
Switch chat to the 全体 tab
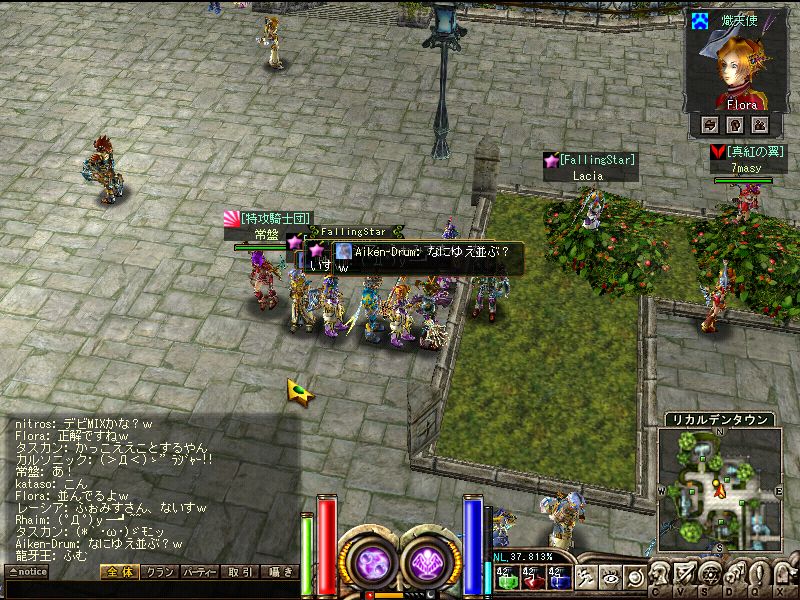[119, 572]
